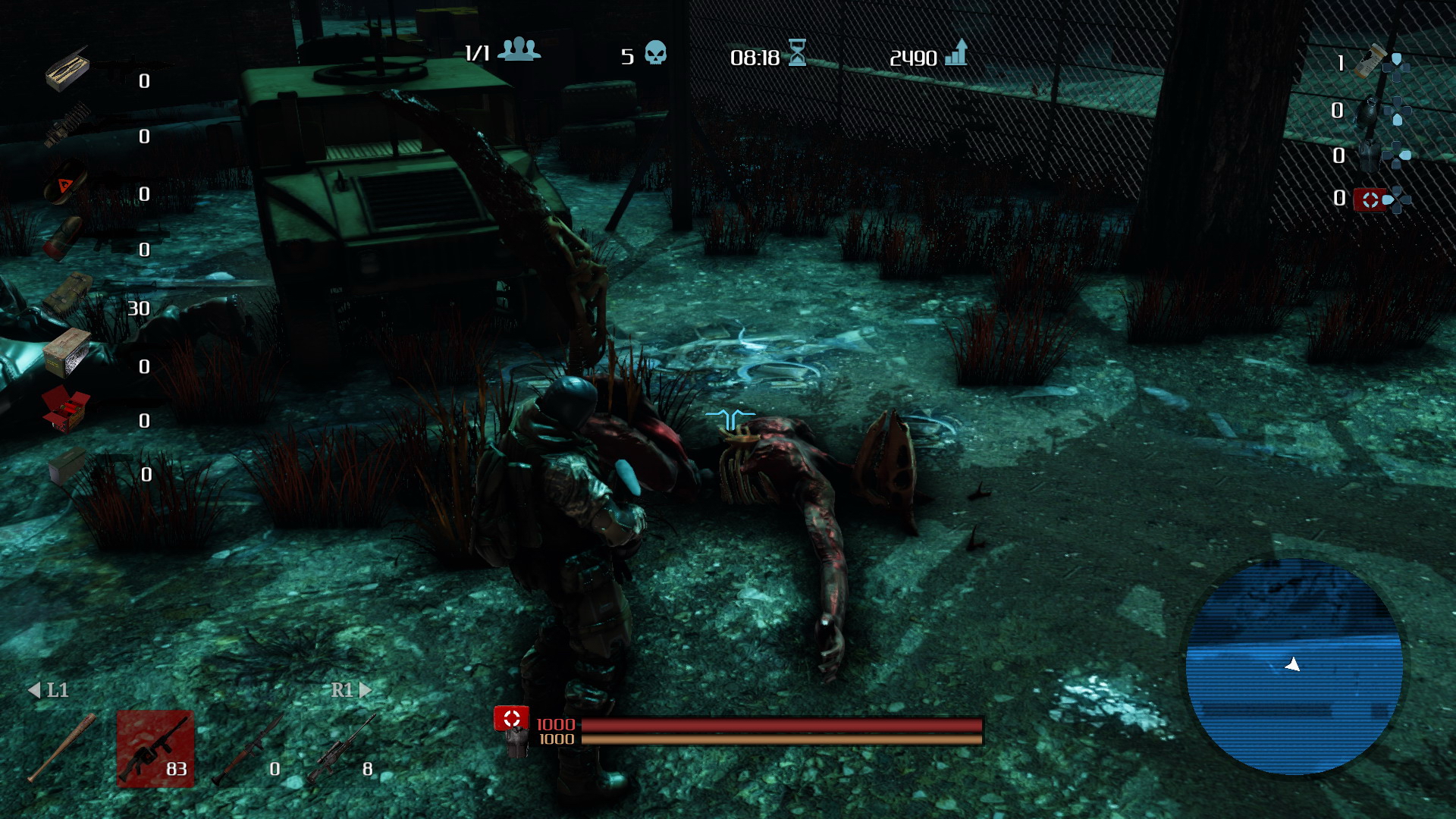The width and height of the screenshot is (1456, 819).
Task: Select the highlighted machine gun slot
Action: 155,748
